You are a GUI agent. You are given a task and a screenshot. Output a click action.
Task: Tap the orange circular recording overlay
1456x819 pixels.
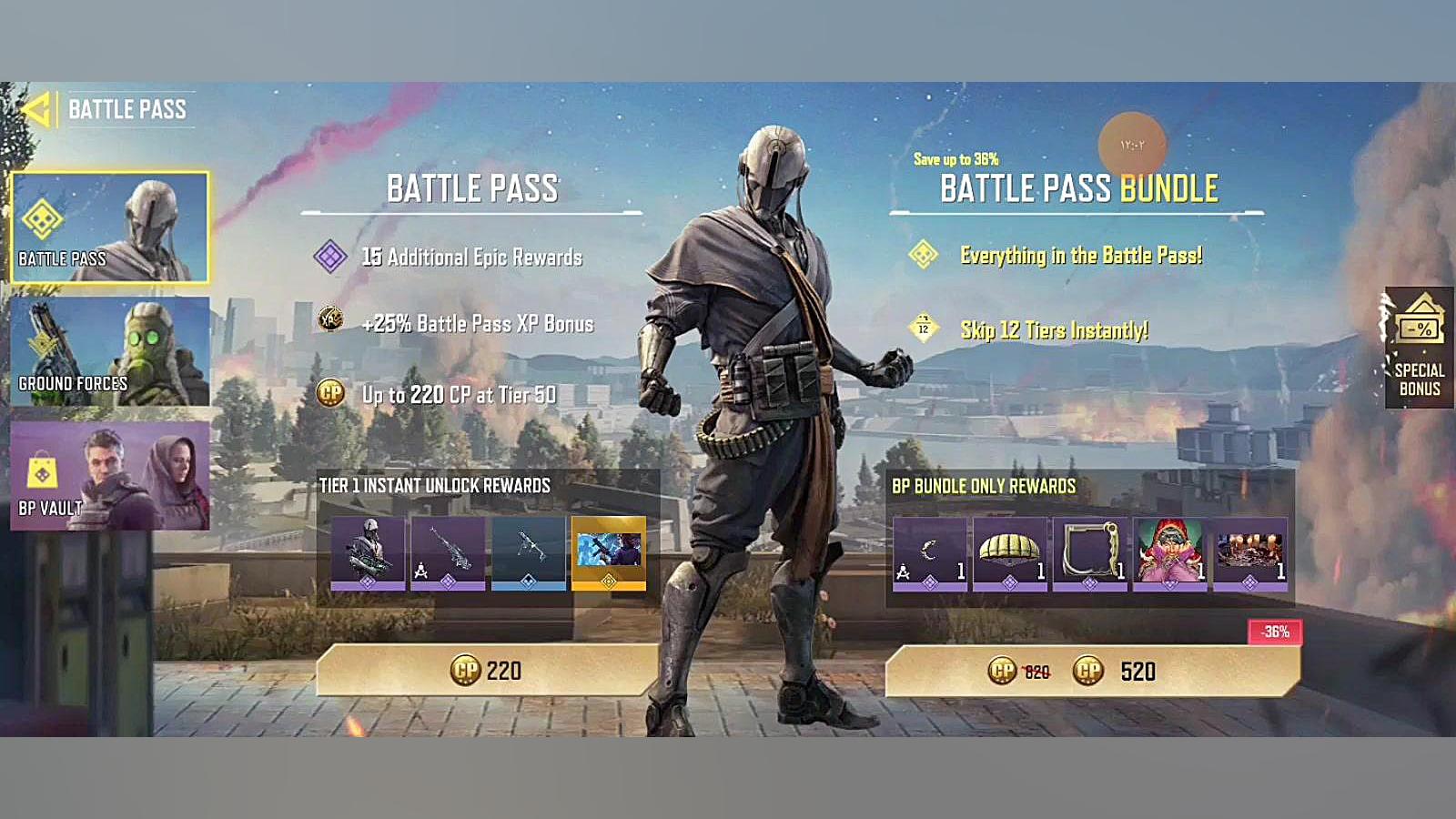1132,145
